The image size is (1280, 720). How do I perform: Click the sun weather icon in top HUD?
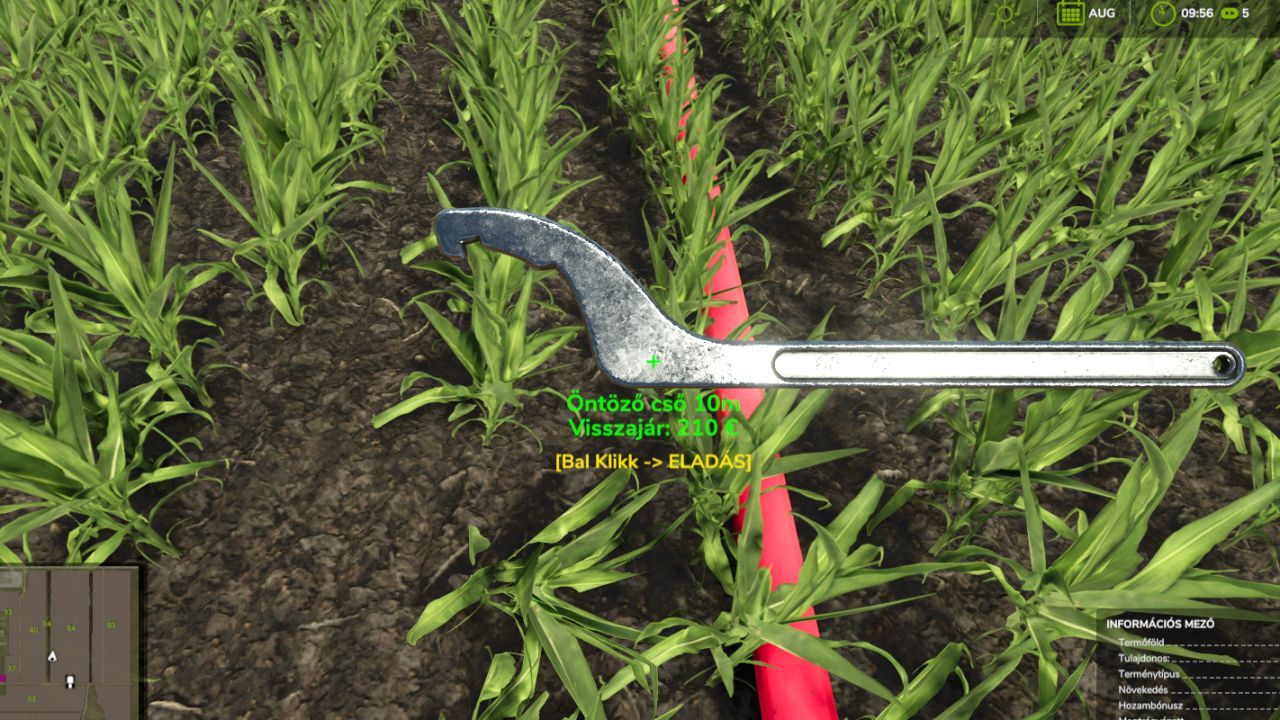click(x=1003, y=12)
